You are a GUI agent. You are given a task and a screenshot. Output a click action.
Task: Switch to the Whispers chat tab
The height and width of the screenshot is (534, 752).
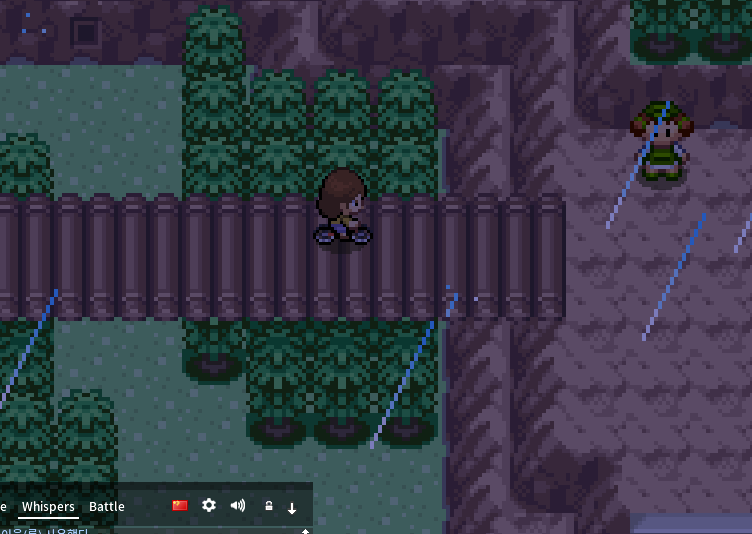48,506
